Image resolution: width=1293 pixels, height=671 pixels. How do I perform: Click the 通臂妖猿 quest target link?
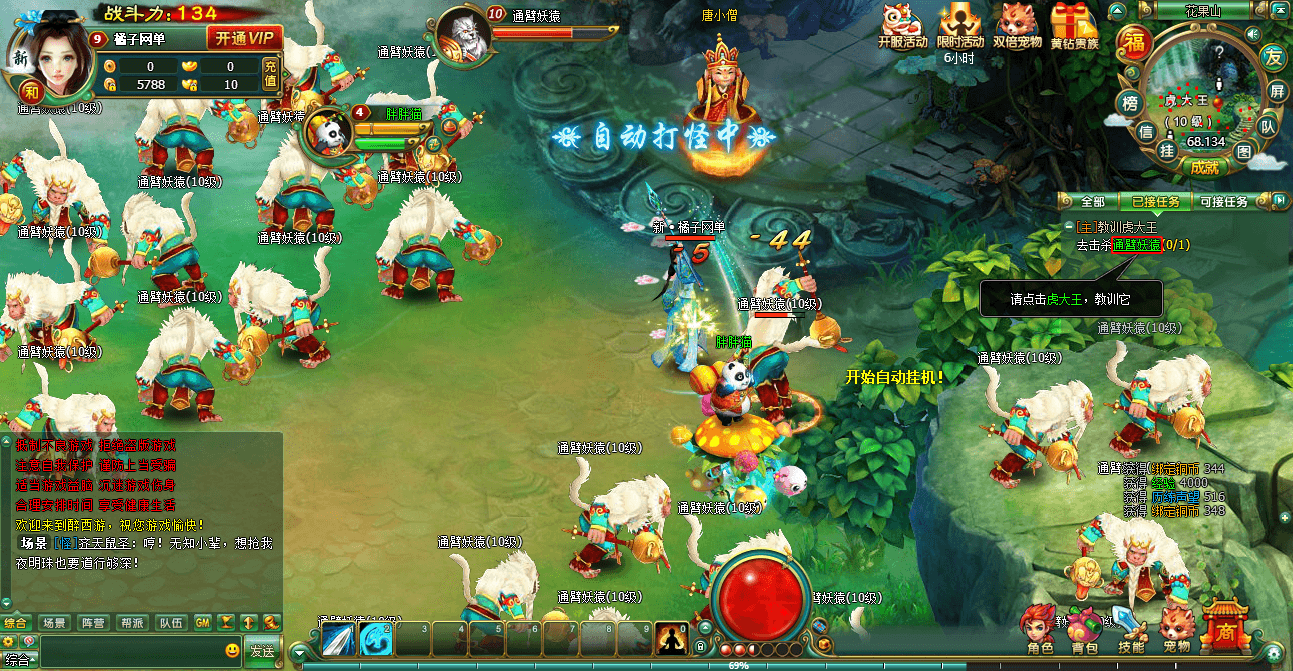click(x=1137, y=245)
